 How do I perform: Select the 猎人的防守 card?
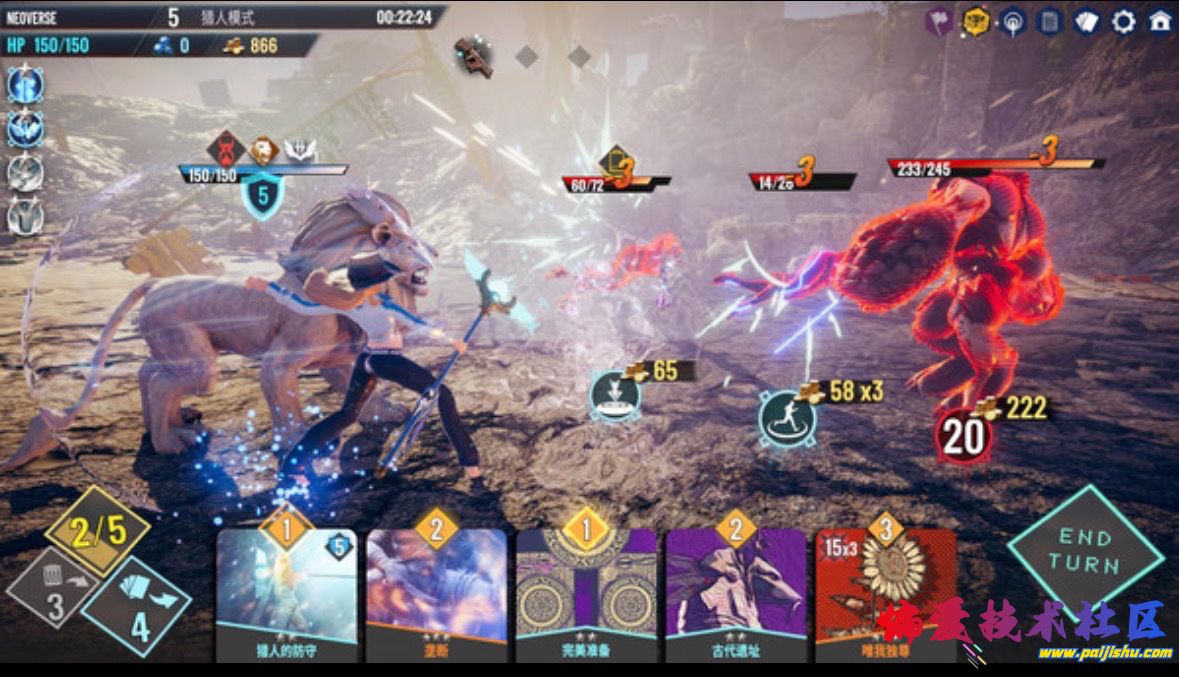tap(287, 590)
